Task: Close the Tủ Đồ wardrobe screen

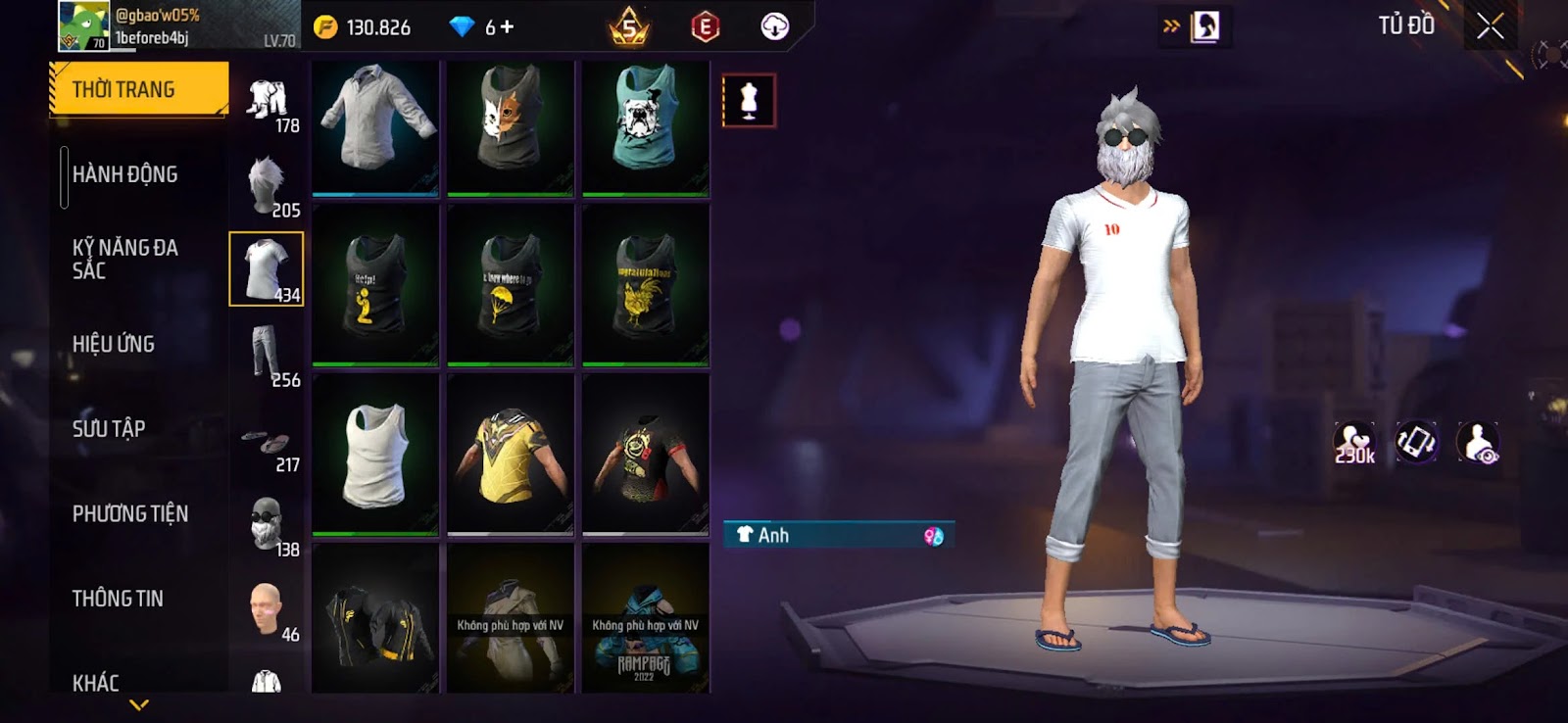Action: [1490, 26]
